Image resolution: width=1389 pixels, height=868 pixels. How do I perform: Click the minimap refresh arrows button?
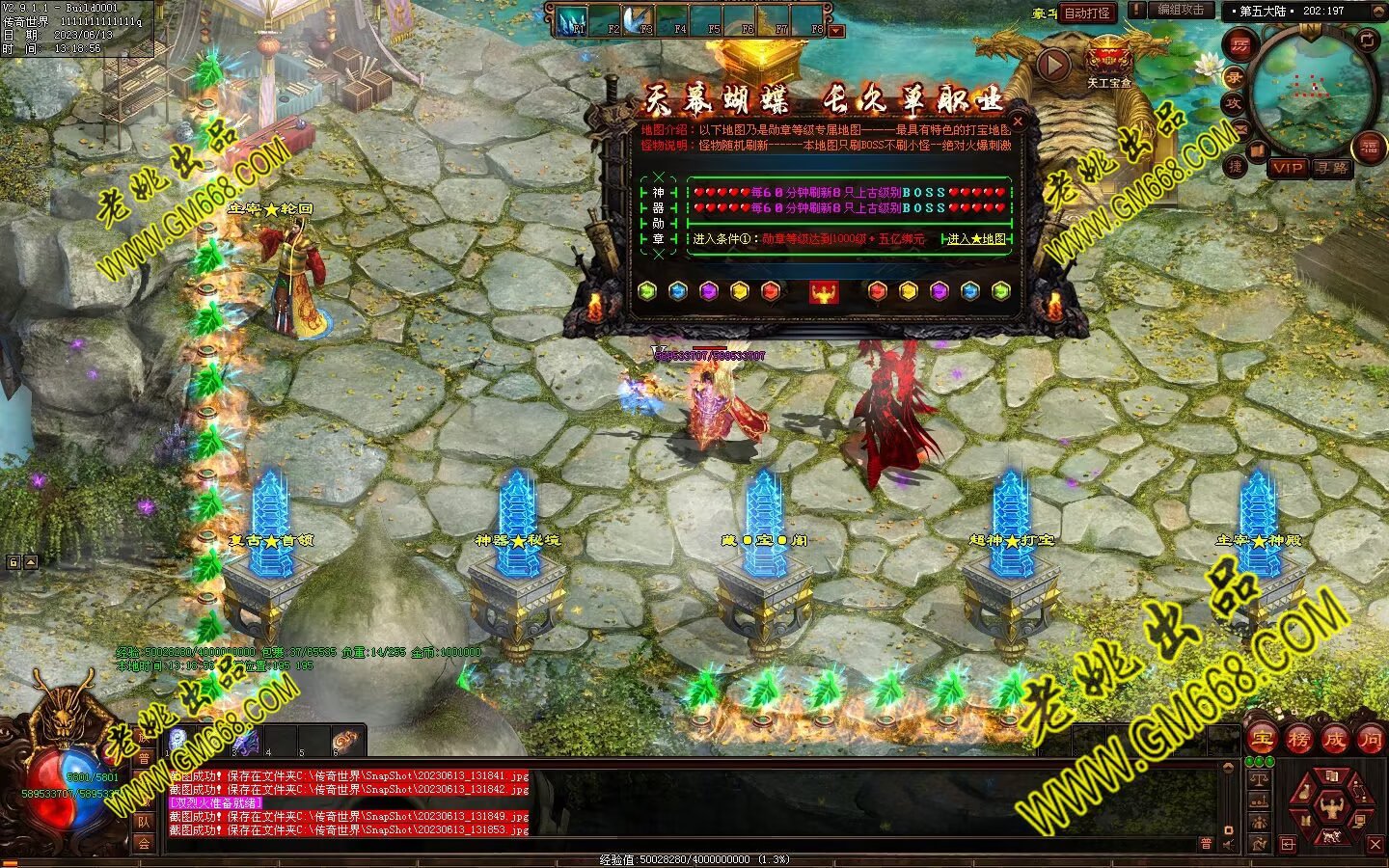click(1367, 40)
